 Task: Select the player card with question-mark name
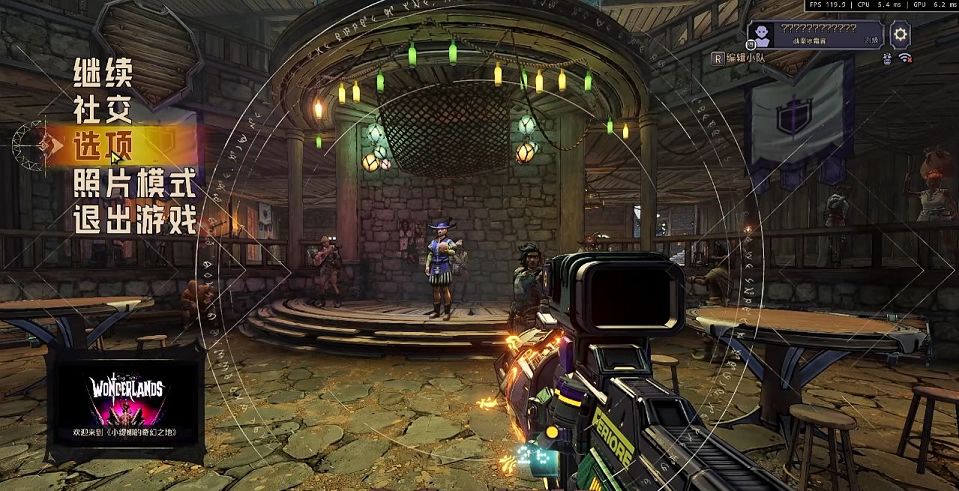[x=815, y=35]
